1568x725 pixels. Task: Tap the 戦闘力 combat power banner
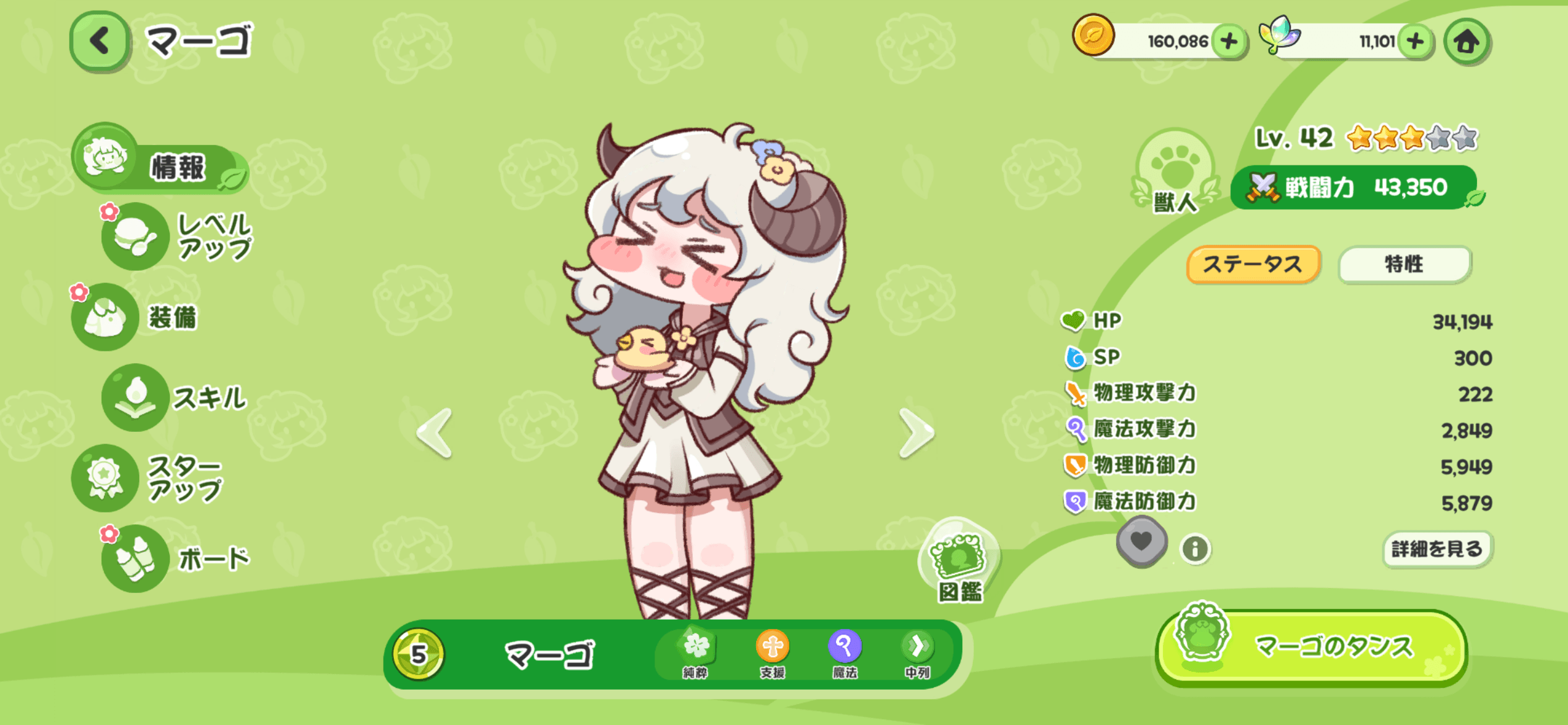[x=1354, y=187]
